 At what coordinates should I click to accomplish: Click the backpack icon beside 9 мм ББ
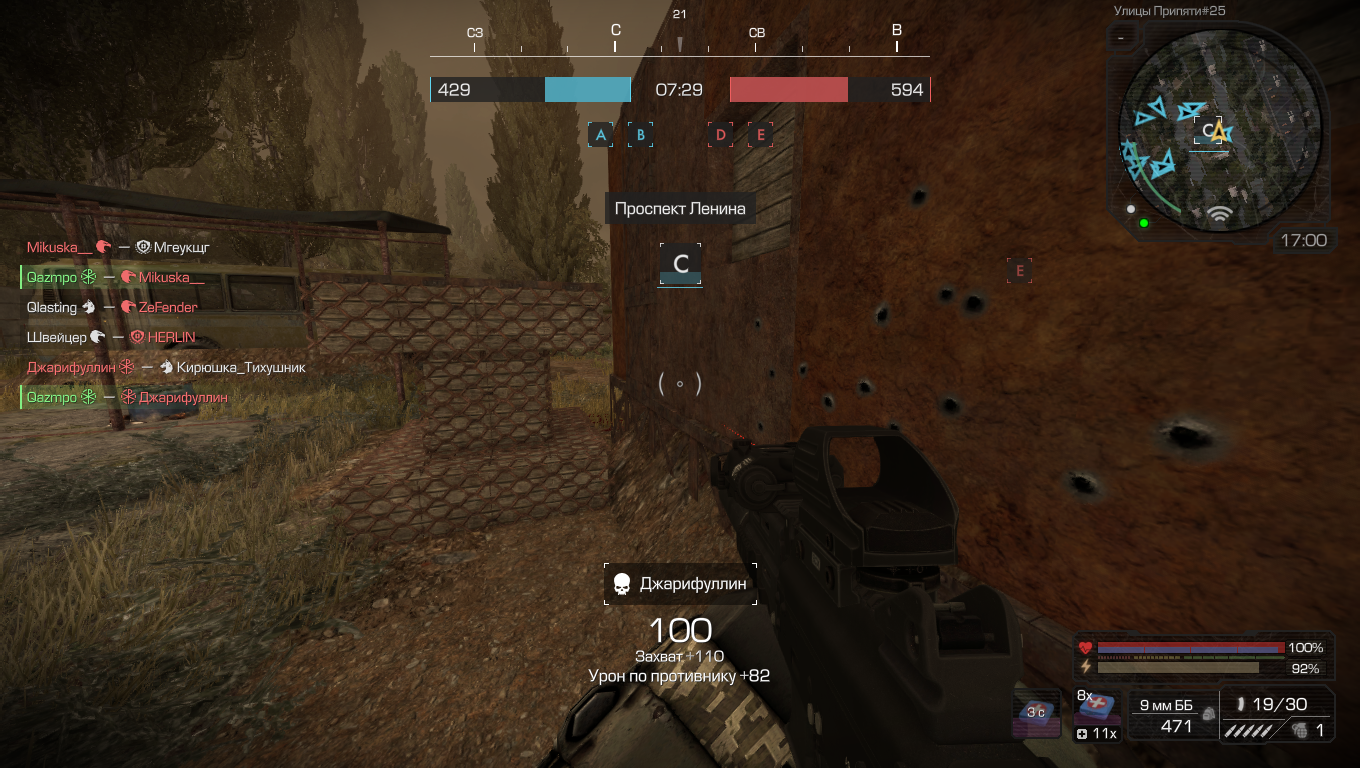pos(1208,714)
